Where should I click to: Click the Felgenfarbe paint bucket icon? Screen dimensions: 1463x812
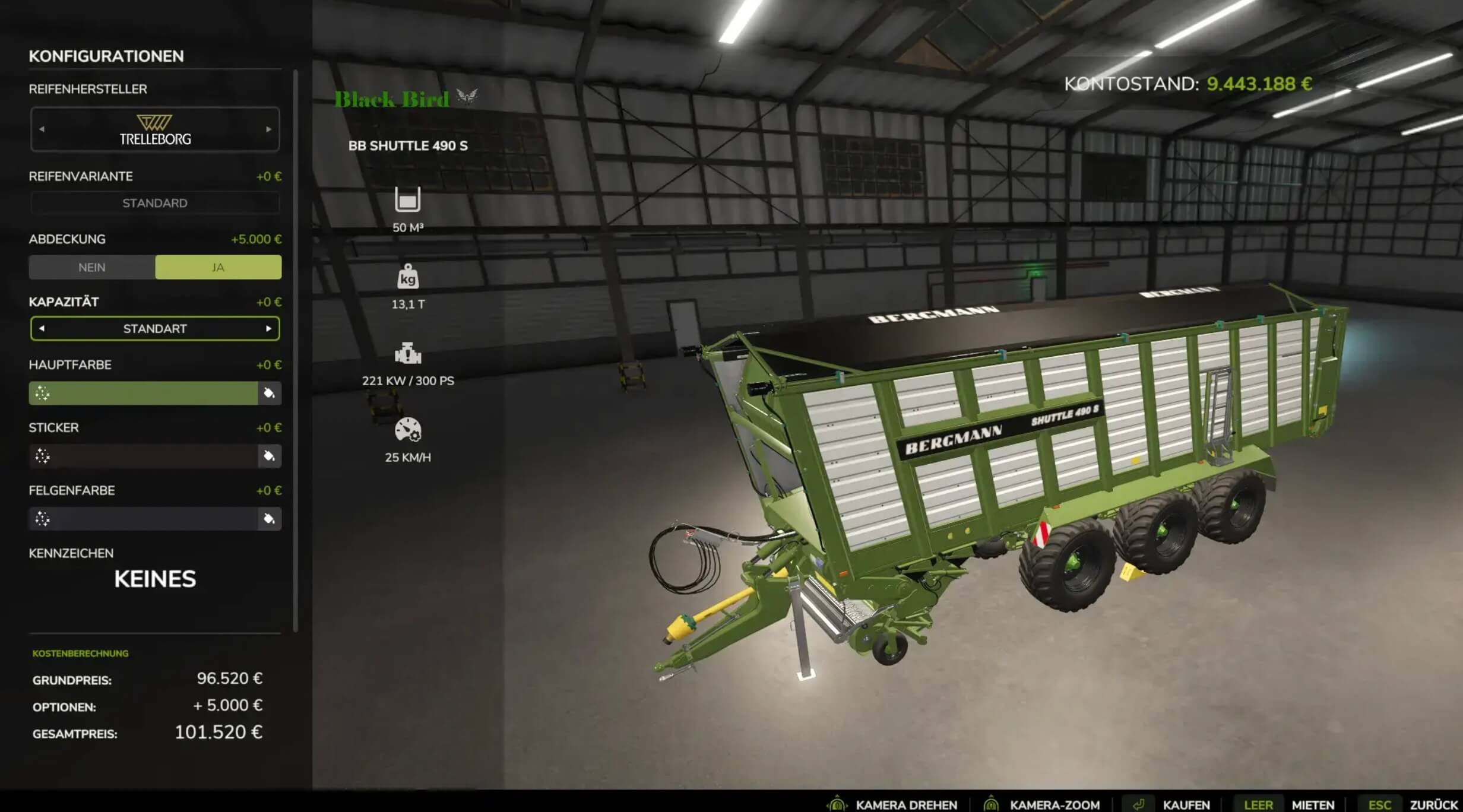269,519
